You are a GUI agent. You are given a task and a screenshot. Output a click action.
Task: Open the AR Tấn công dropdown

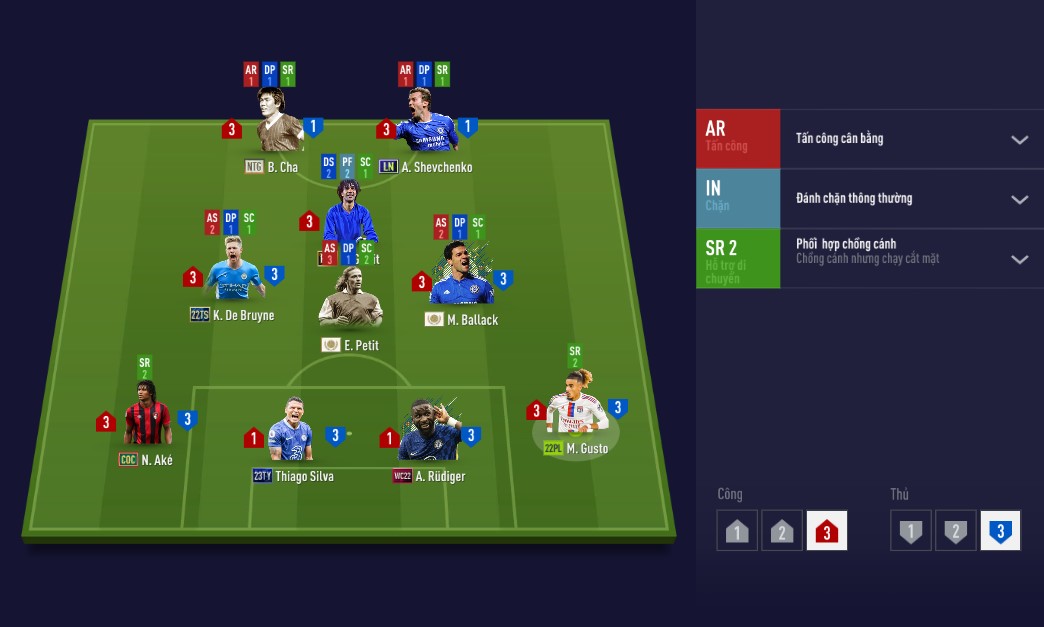1019,139
